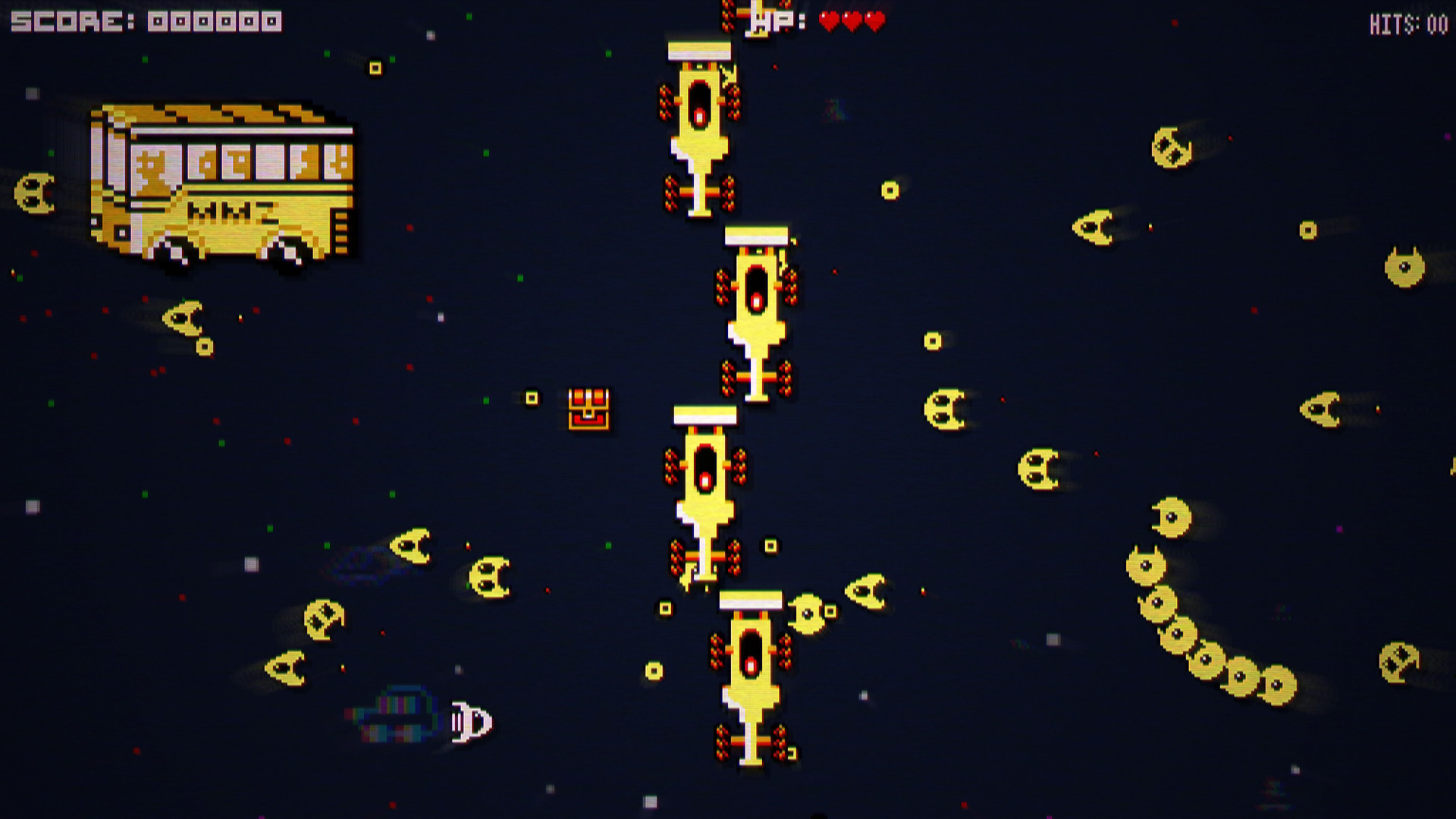Click the HP text label at top center
The width and height of the screenshot is (1456, 819).
(772, 21)
